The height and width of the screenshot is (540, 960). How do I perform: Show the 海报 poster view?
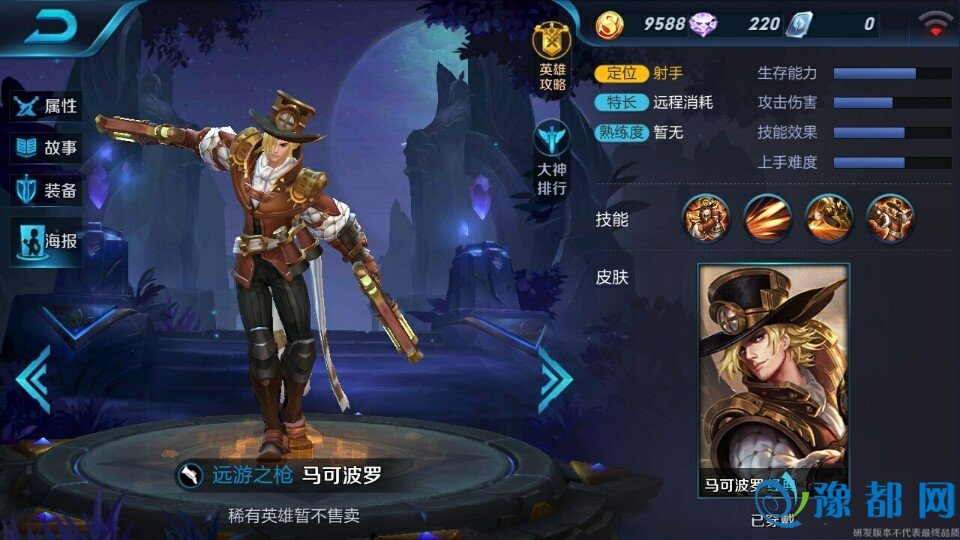pyautogui.click(x=46, y=242)
